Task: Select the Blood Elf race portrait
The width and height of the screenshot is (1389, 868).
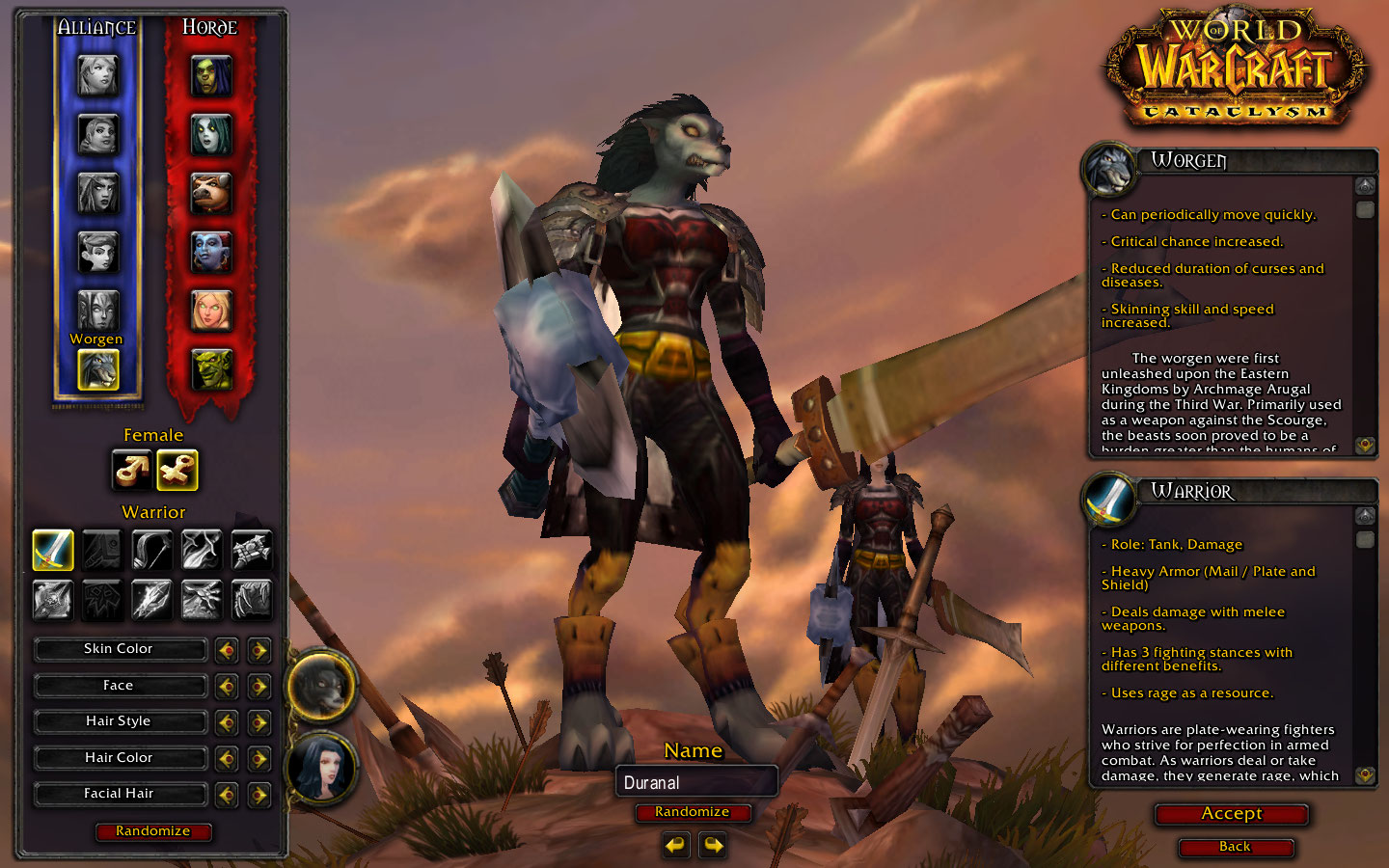Action: (211, 311)
